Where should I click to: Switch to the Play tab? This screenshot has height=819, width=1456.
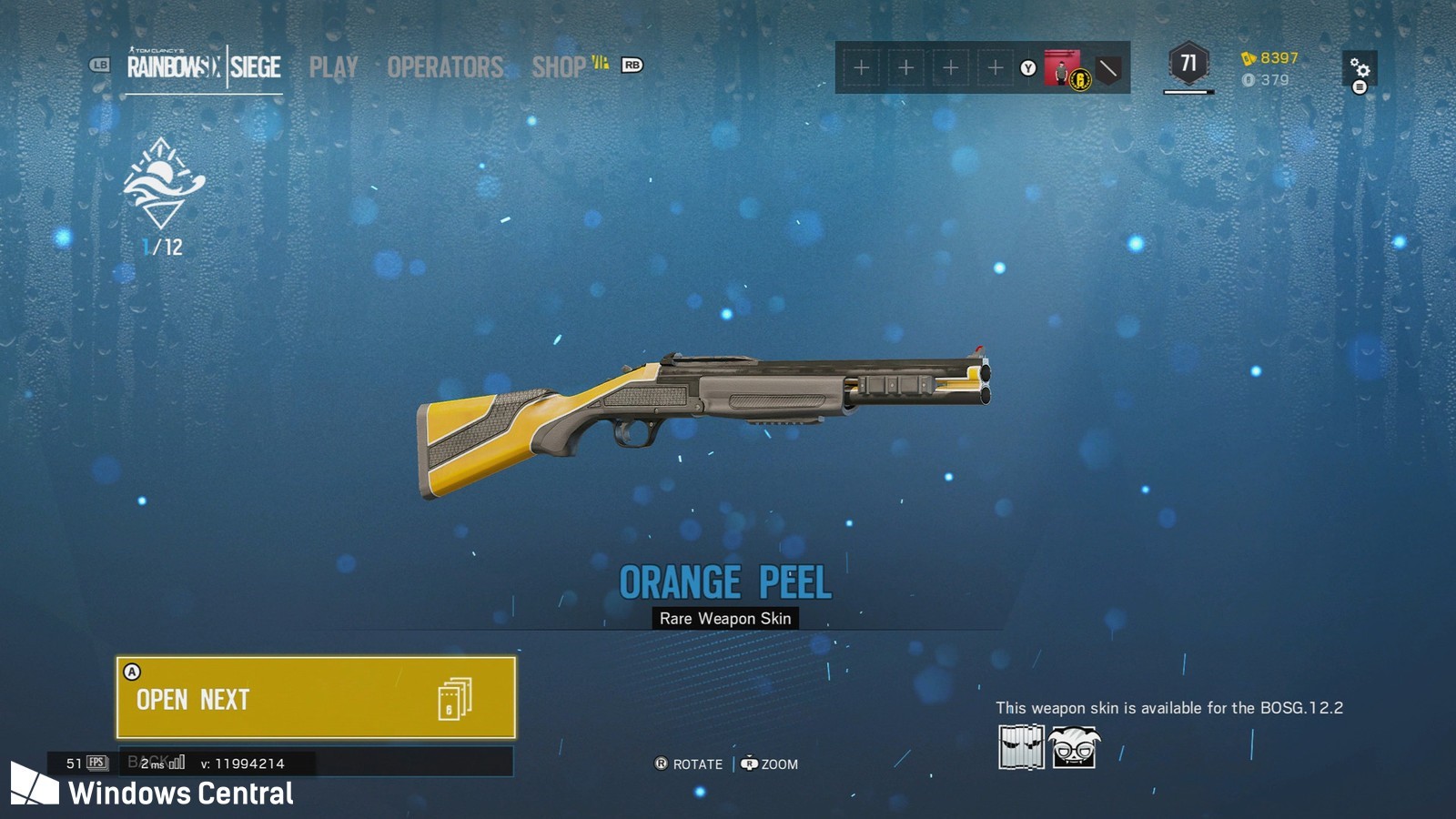[333, 67]
